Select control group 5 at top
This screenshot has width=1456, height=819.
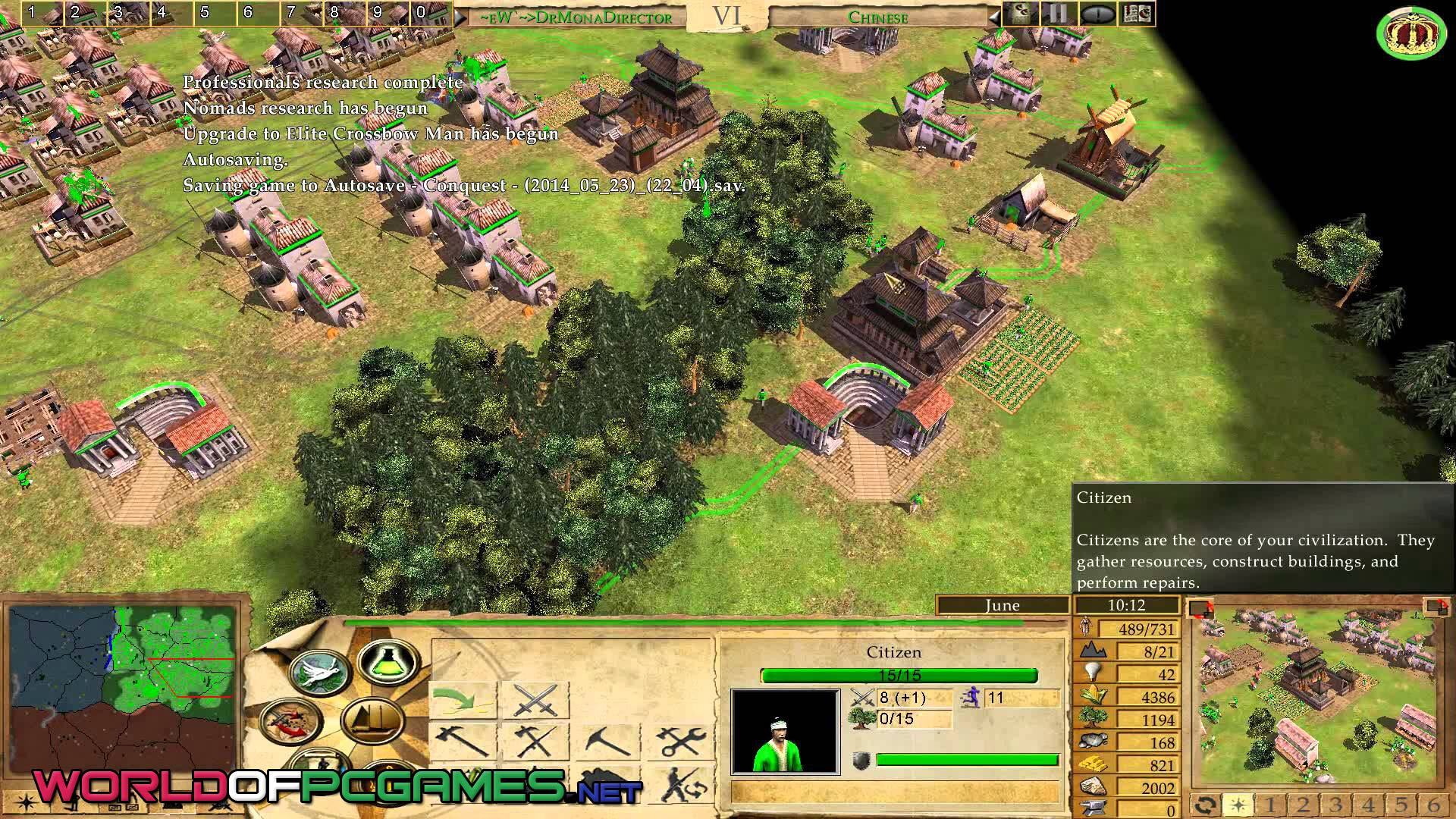click(x=205, y=13)
